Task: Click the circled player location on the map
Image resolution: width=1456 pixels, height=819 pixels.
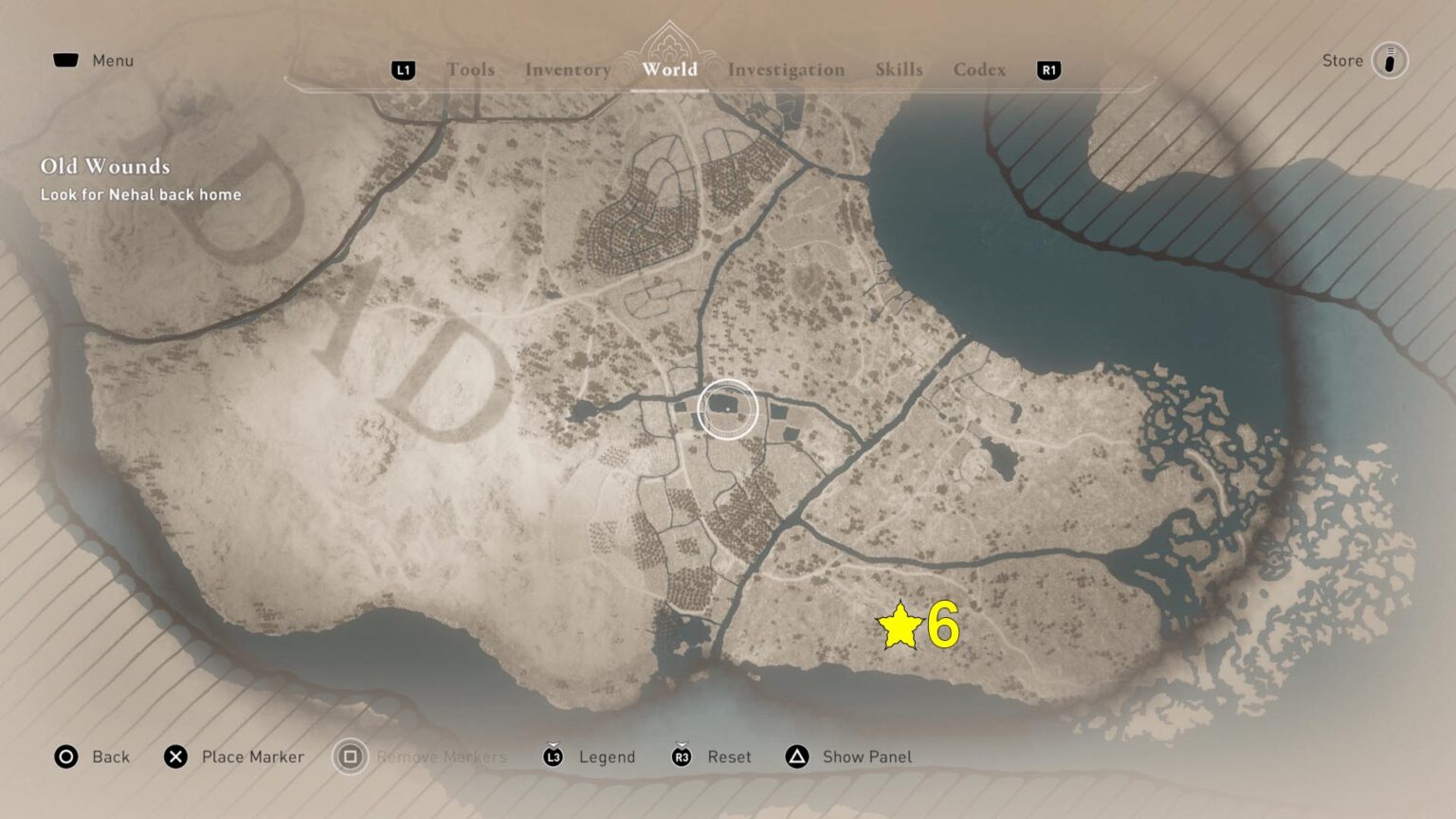Action: [730, 408]
